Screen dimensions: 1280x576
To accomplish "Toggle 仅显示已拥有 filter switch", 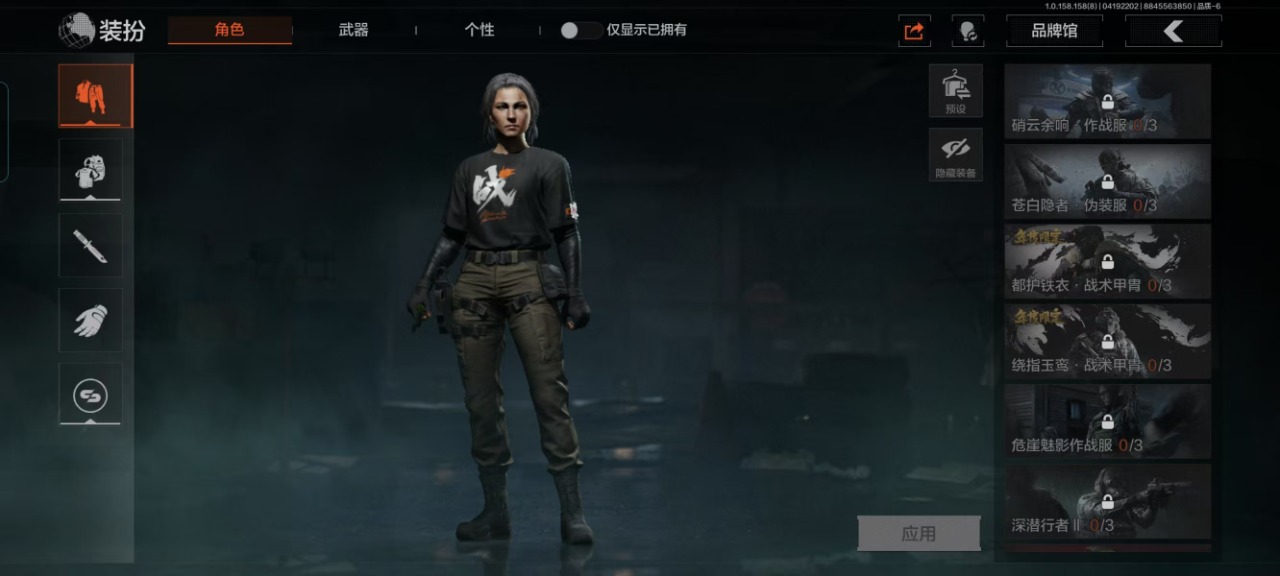I will click(580, 30).
